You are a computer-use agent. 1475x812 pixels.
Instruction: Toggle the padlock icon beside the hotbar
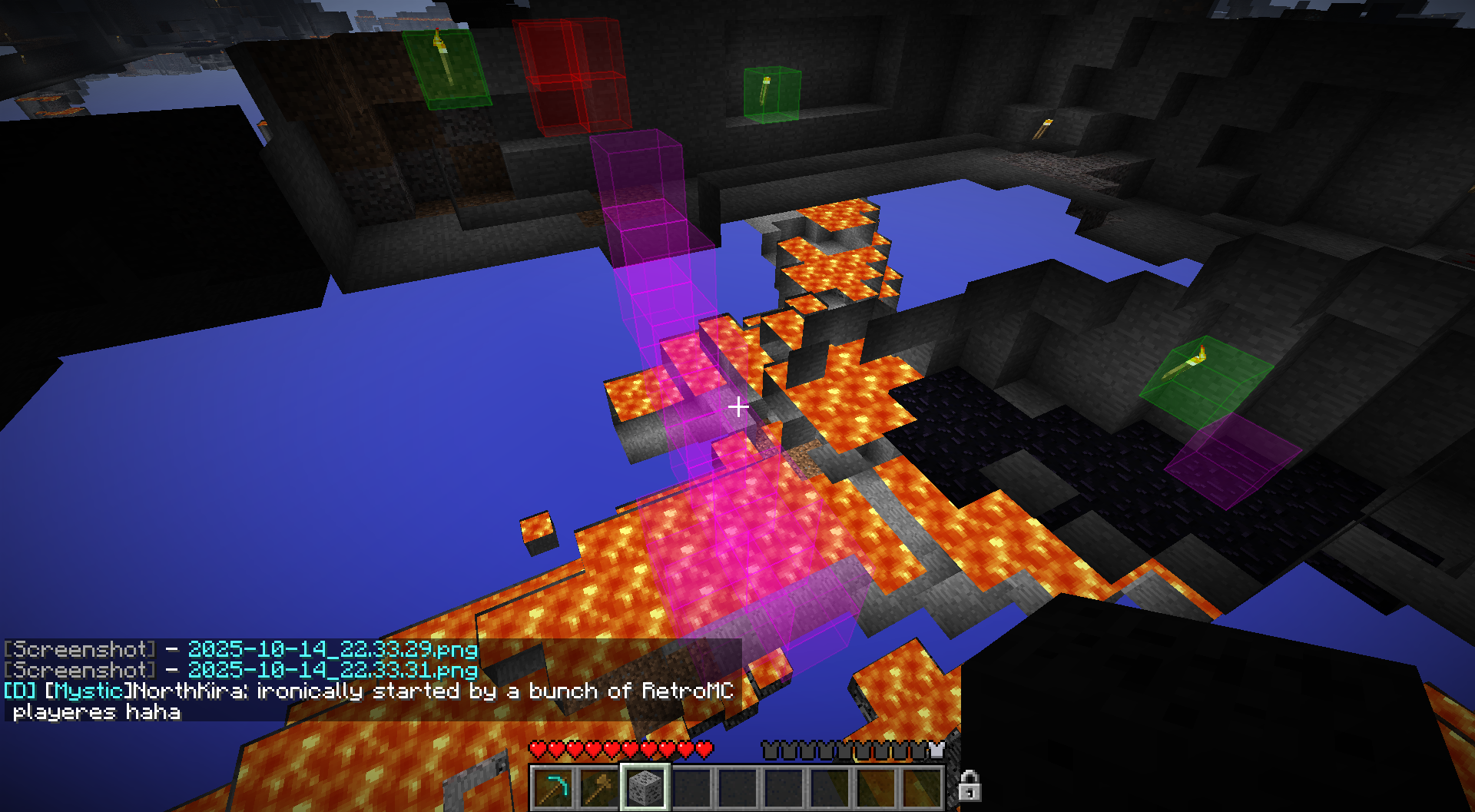coord(969,786)
